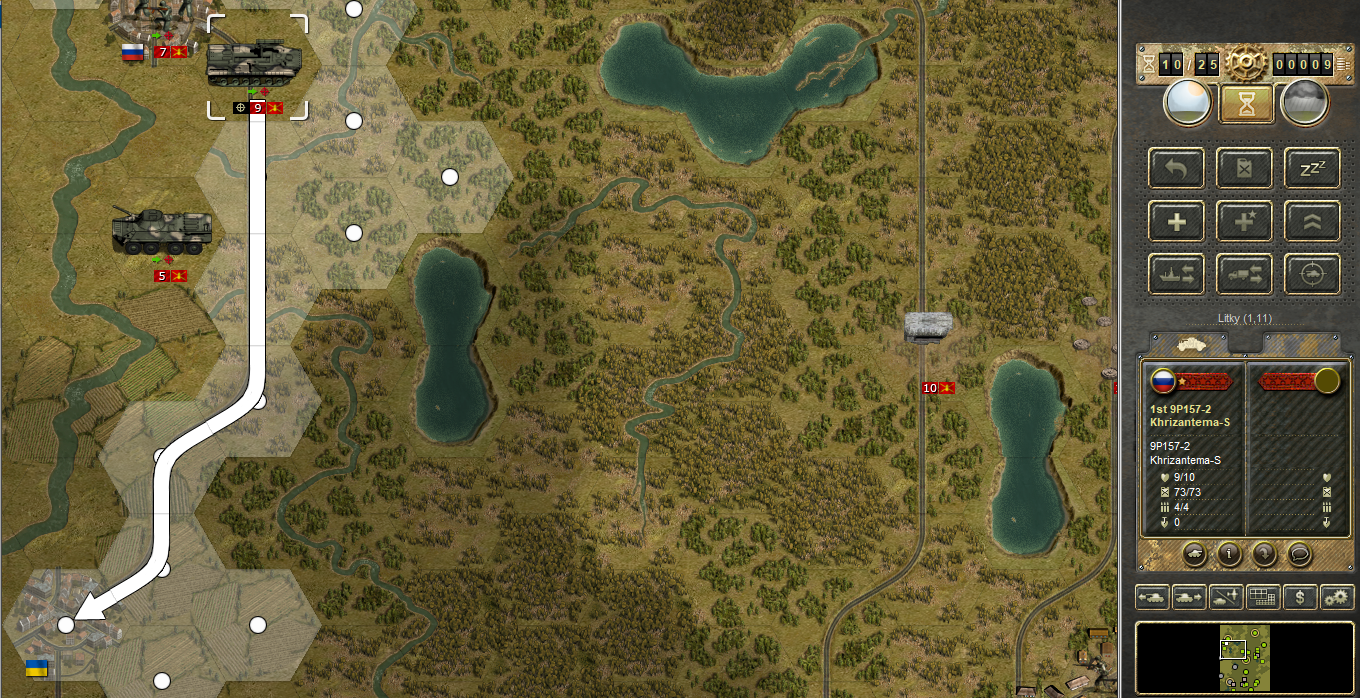Viewport: 1360px width, 698px height.
Task: End the turn with the hourglass button
Action: (1245, 103)
